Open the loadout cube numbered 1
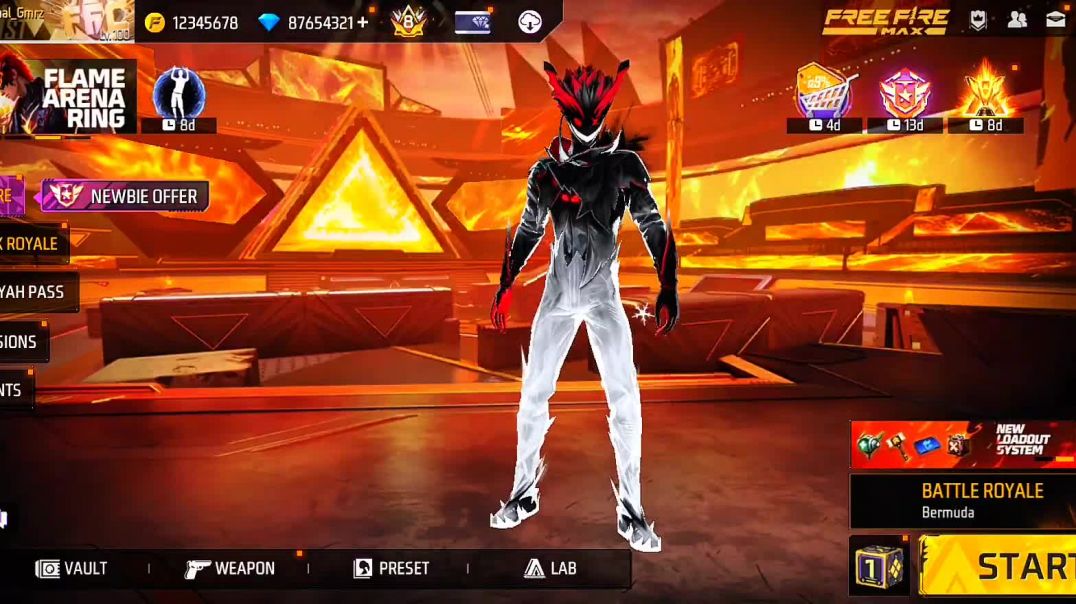This screenshot has width=1076, height=604. pos(880,566)
